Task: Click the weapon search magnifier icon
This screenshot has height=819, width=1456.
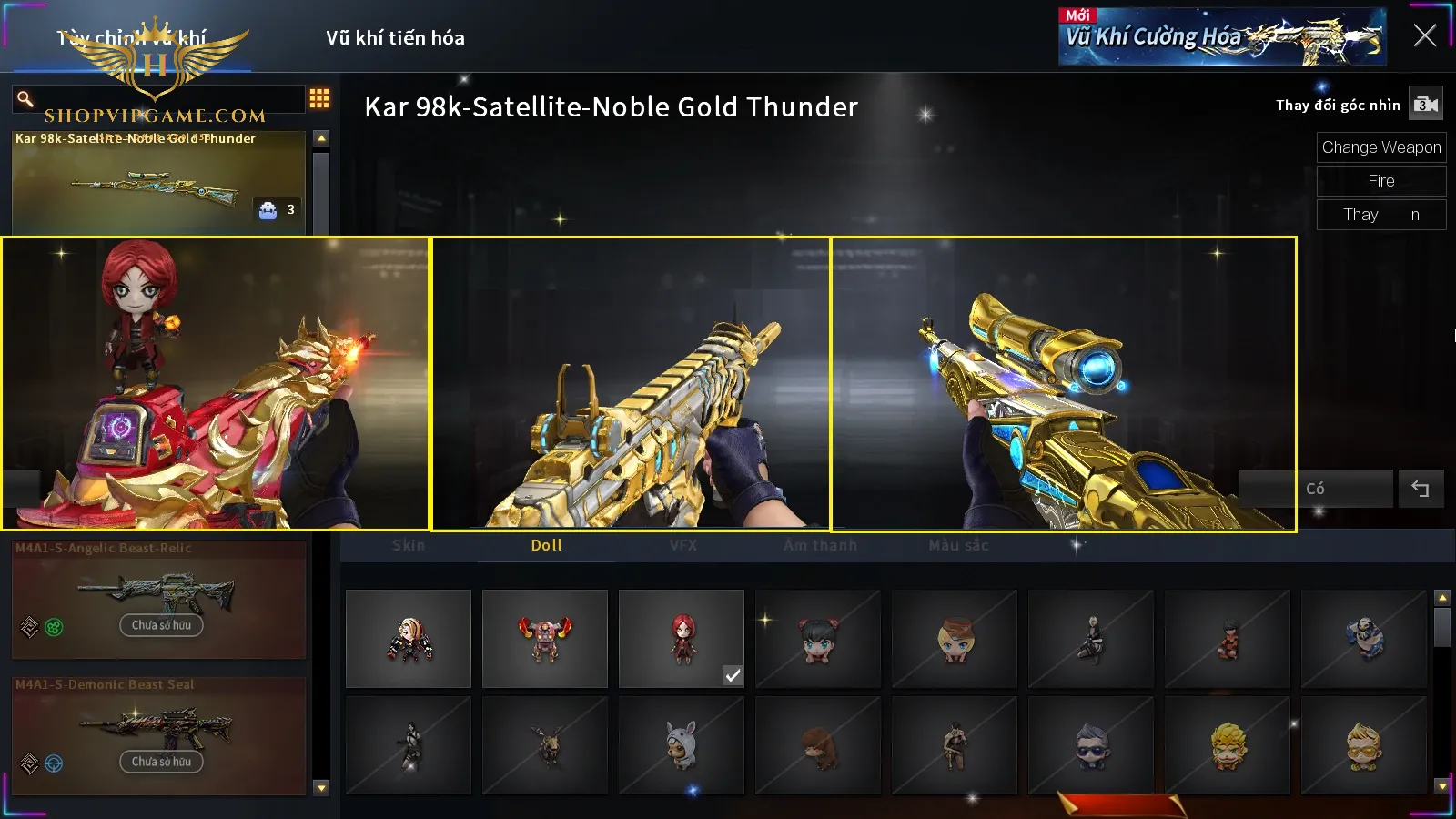Action: click(25, 98)
